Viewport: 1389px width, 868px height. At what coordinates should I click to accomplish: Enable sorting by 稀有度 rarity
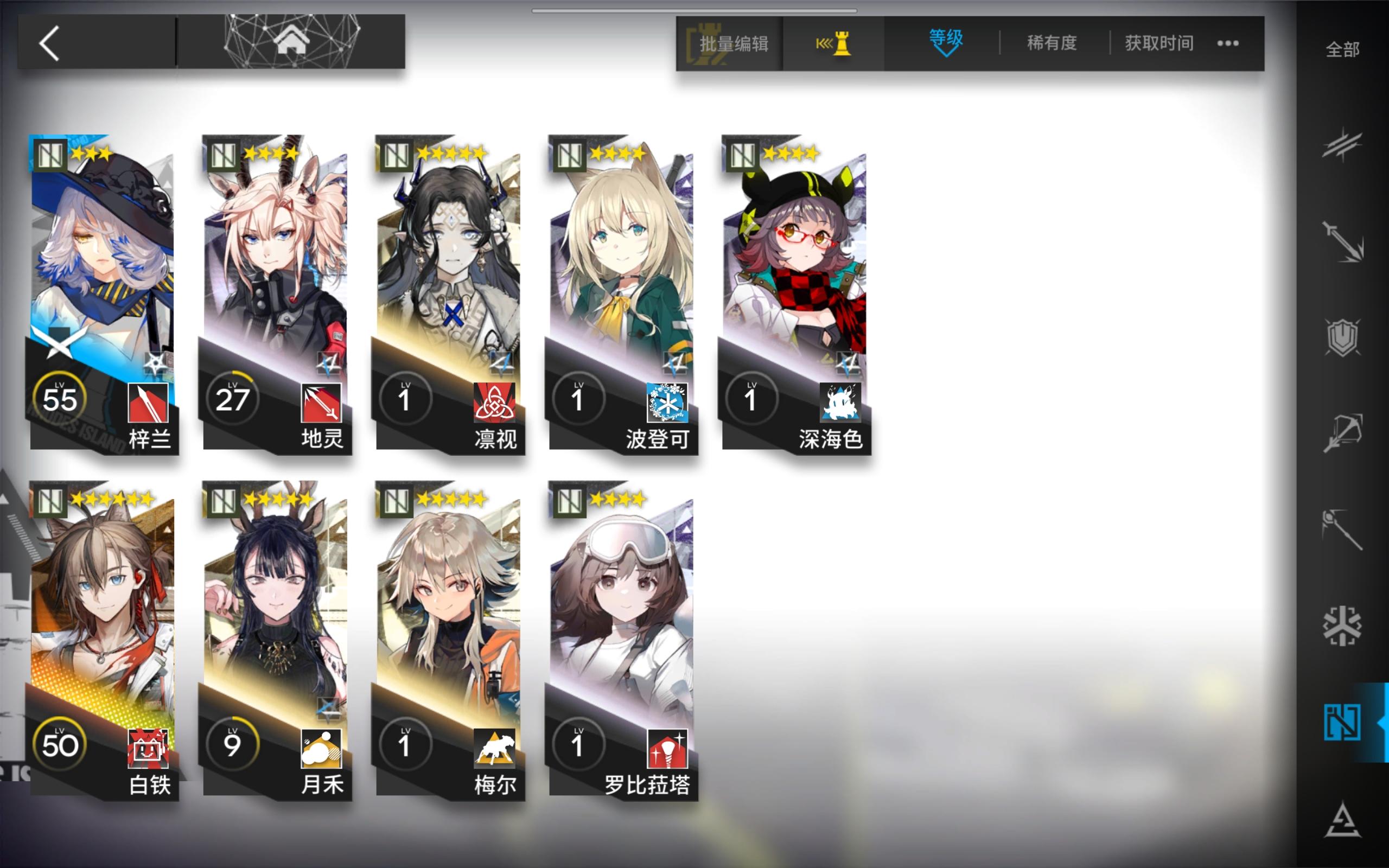click(1052, 43)
